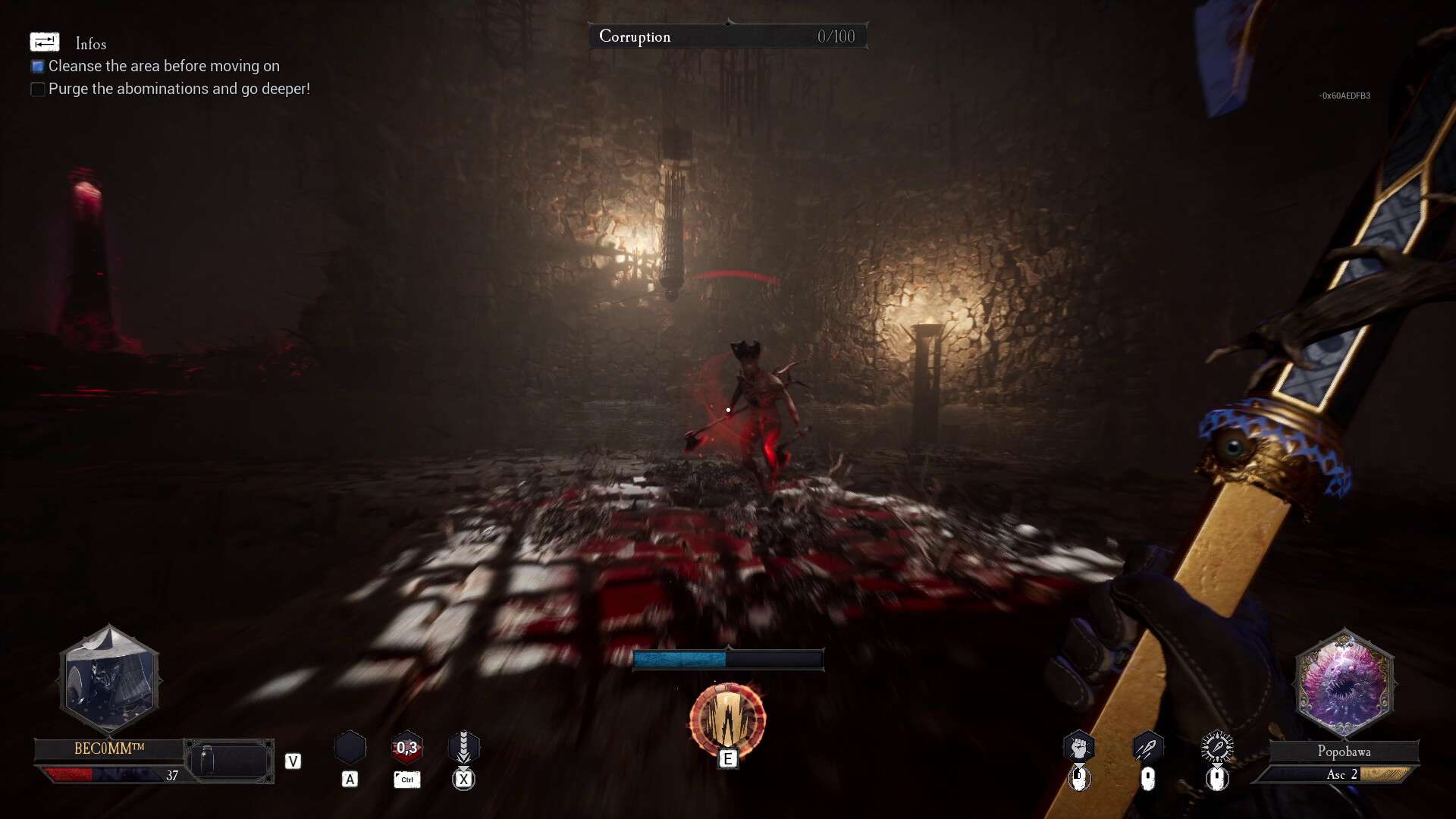Trigger the glowing circular shield ability

[727, 719]
